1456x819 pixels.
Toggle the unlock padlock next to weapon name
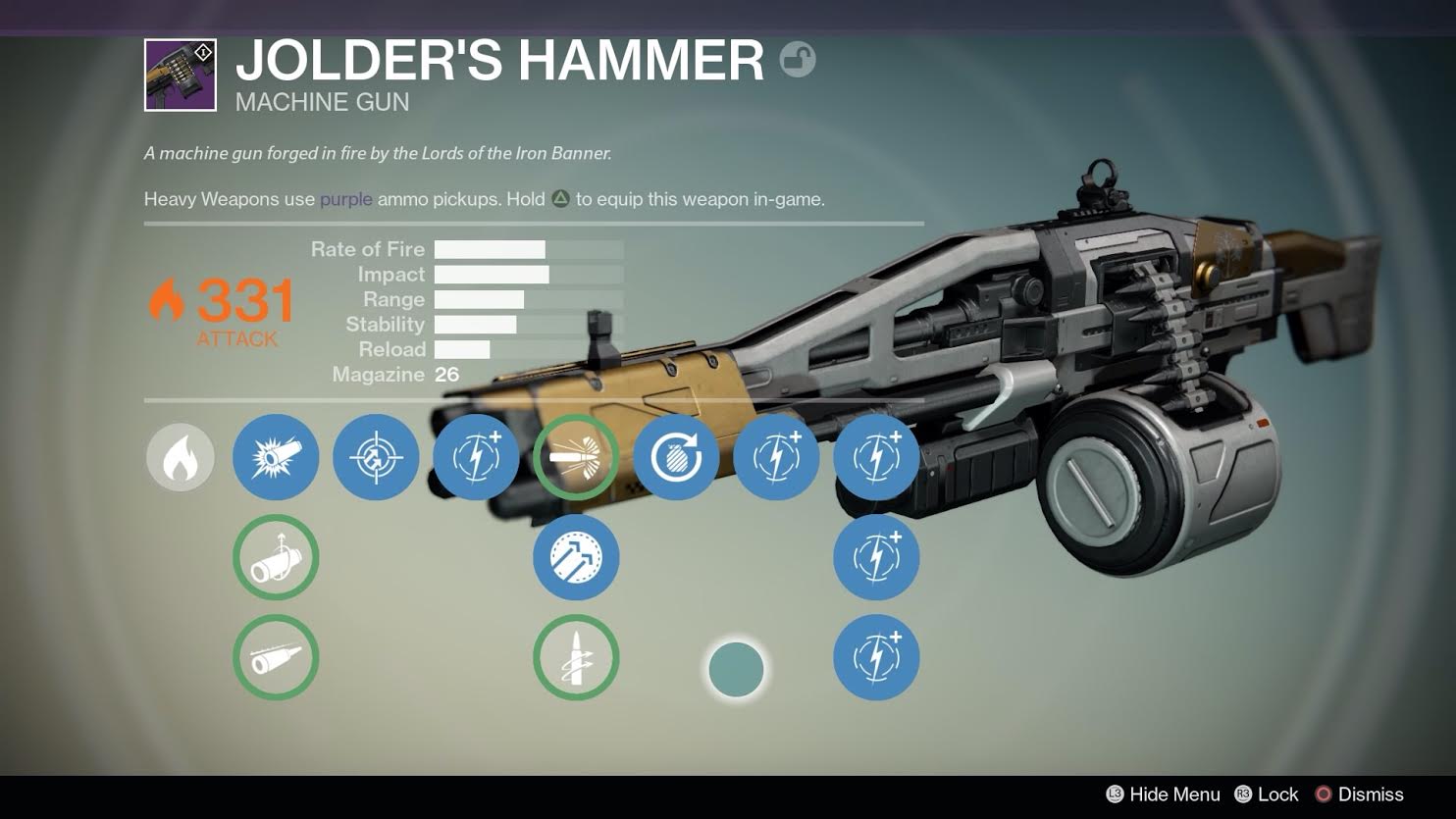click(797, 60)
